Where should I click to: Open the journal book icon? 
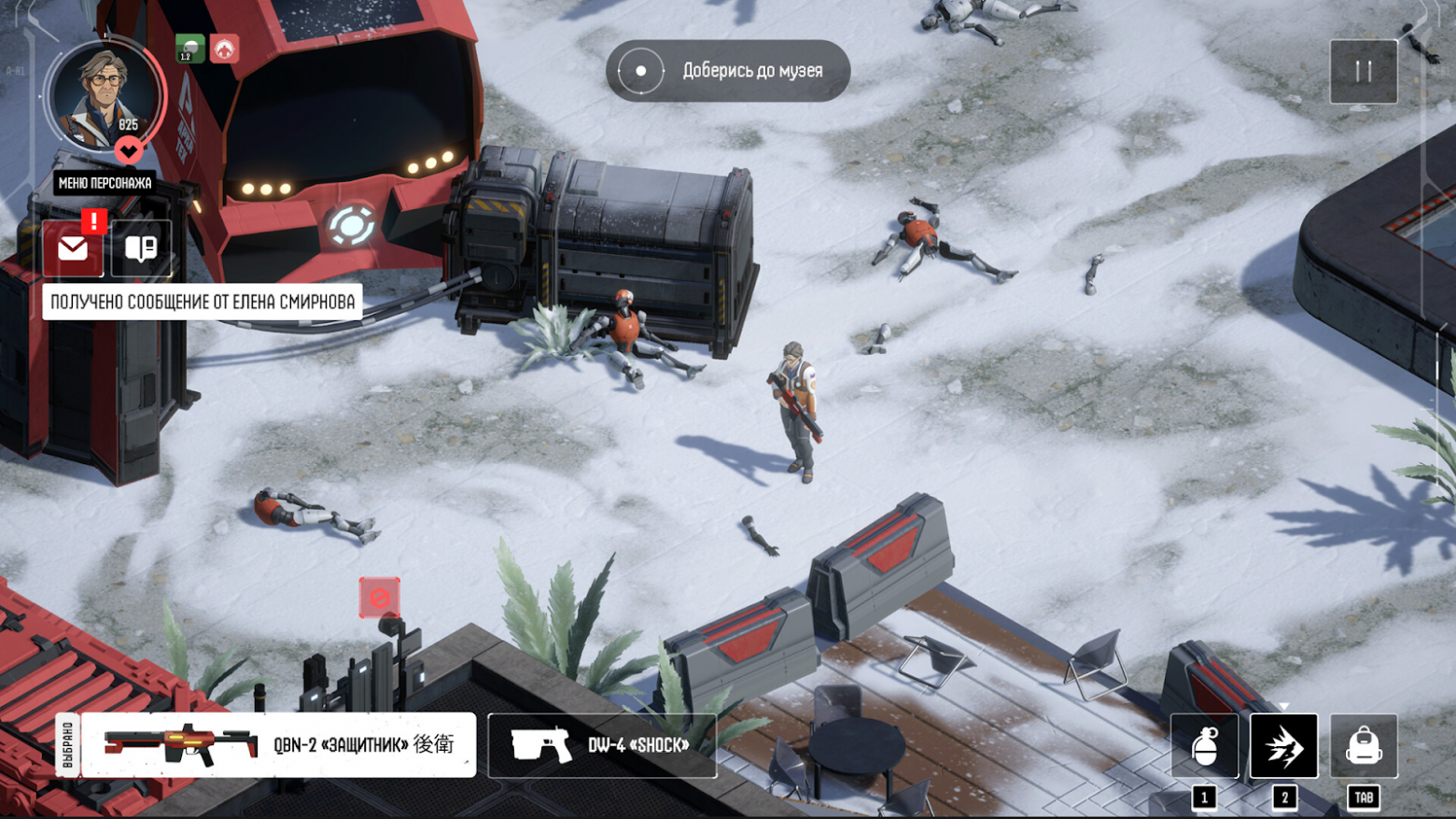pos(140,247)
